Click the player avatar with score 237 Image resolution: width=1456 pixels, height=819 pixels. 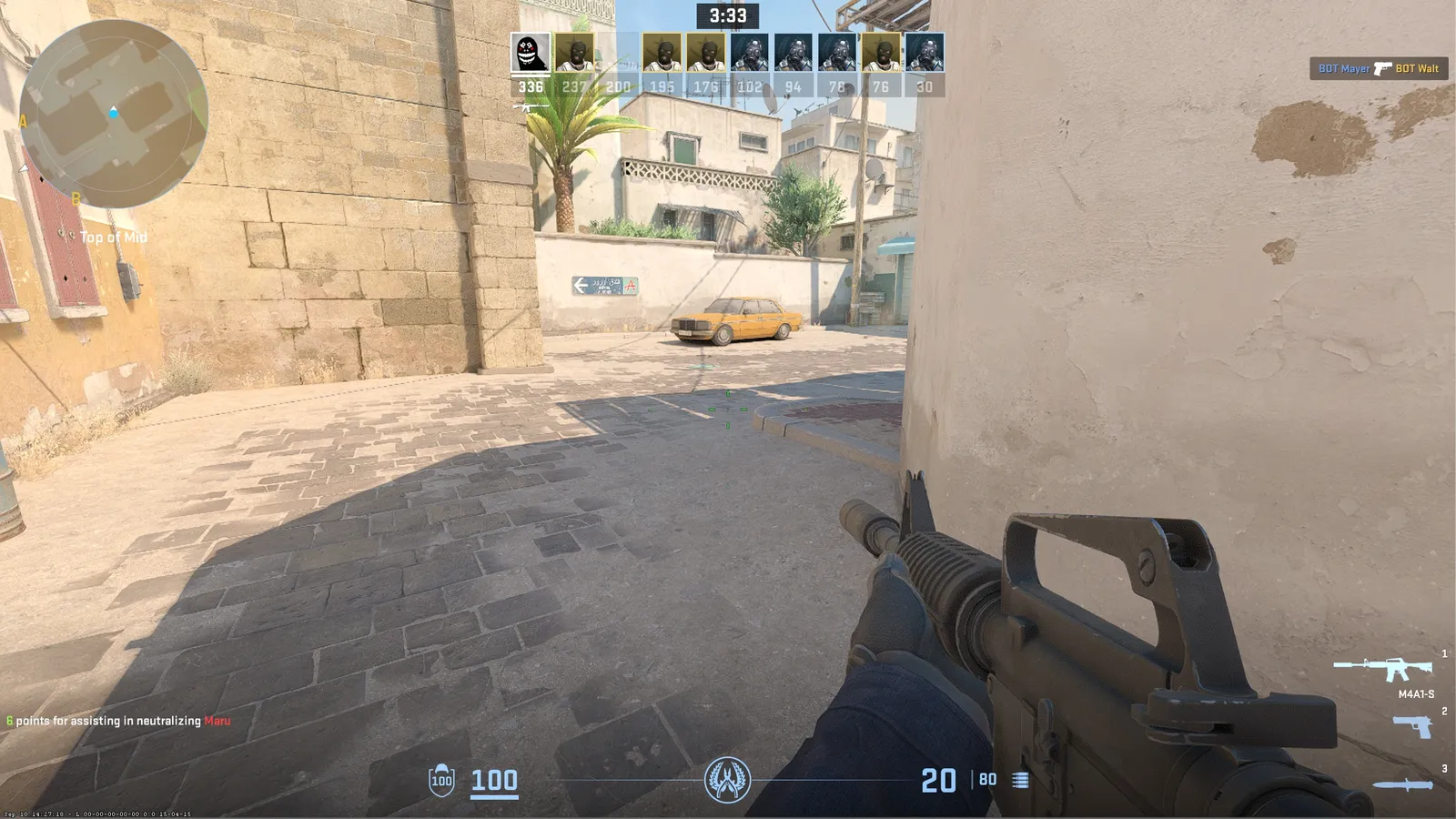(x=574, y=53)
